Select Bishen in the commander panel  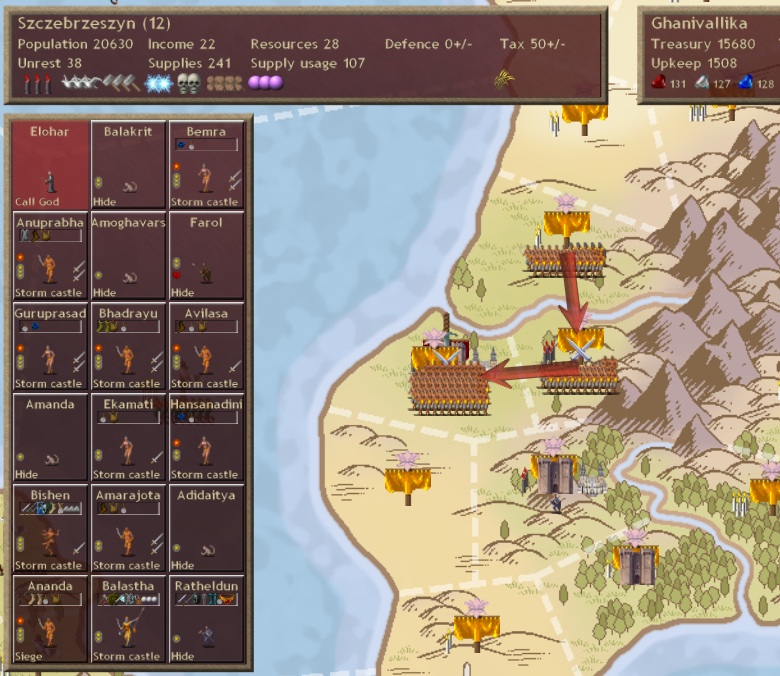point(50,529)
